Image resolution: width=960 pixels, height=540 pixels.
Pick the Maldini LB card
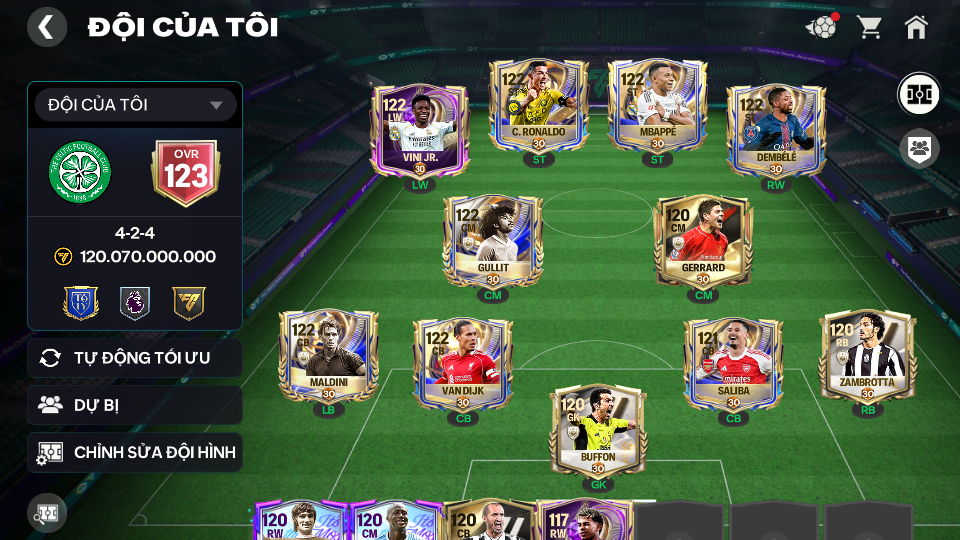click(x=328, y=355)
